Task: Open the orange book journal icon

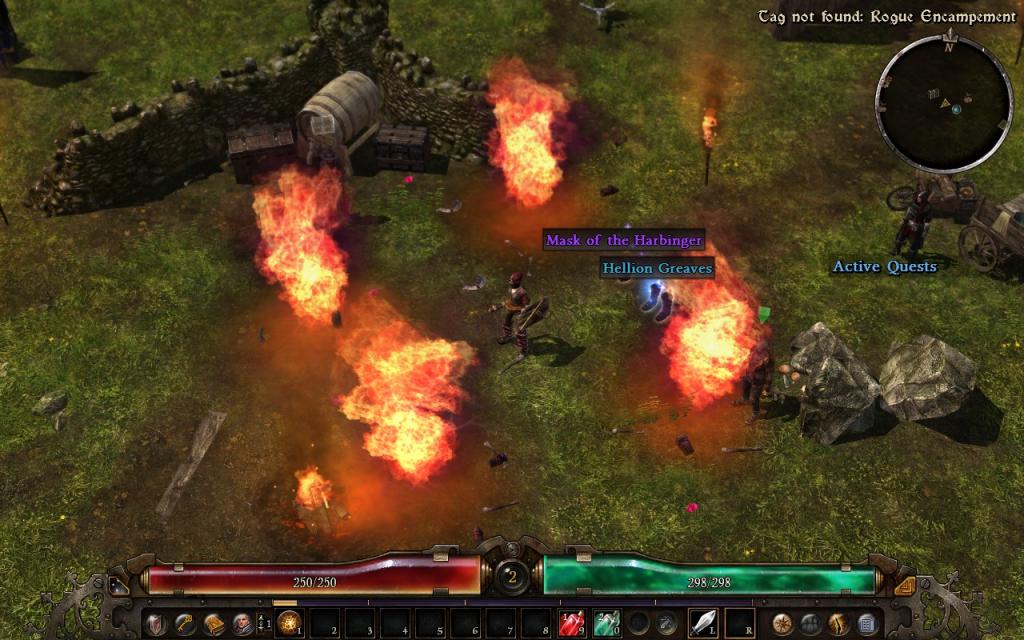Action: 213,624
